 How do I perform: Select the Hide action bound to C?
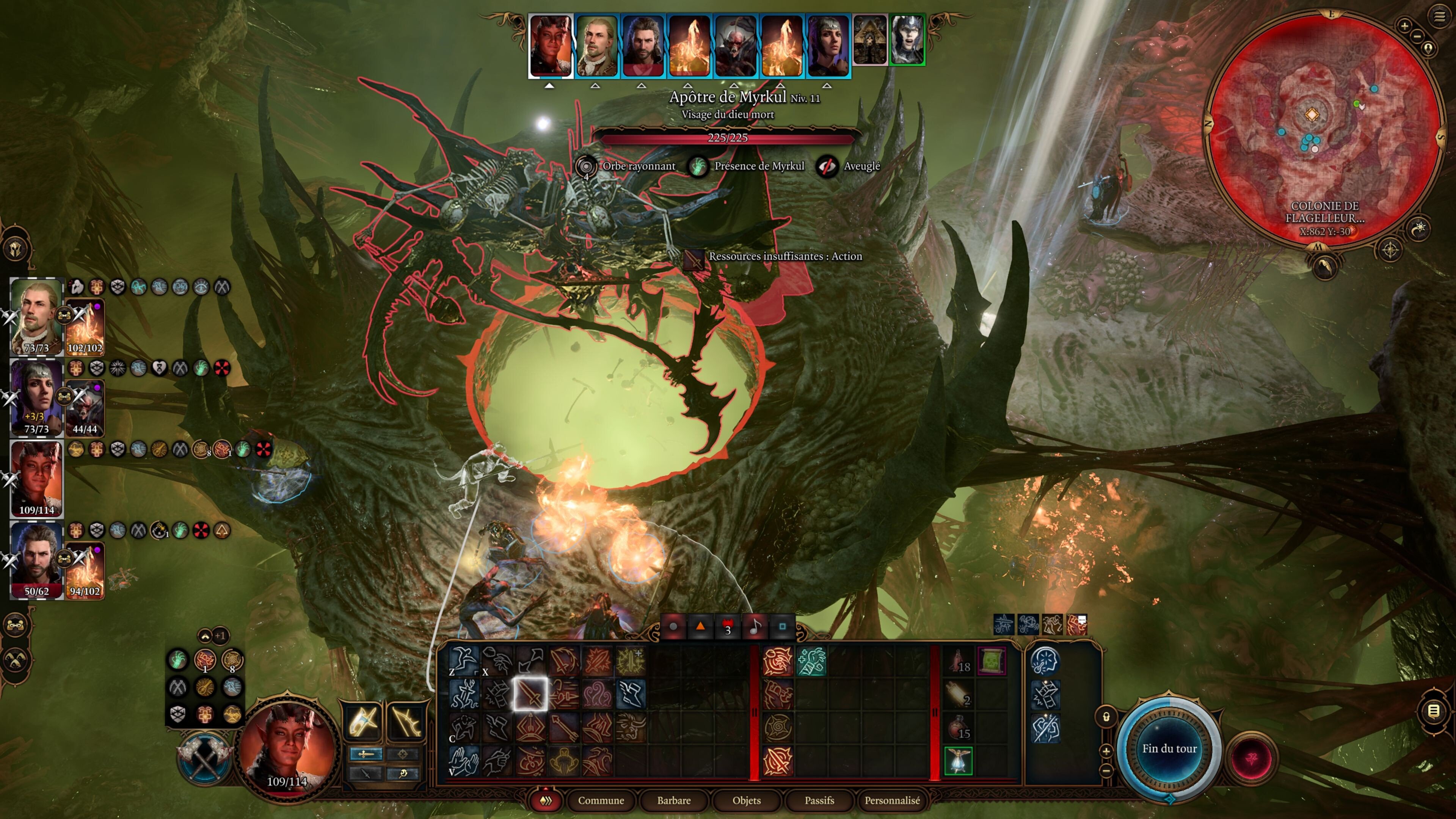(x=463, y=728)
